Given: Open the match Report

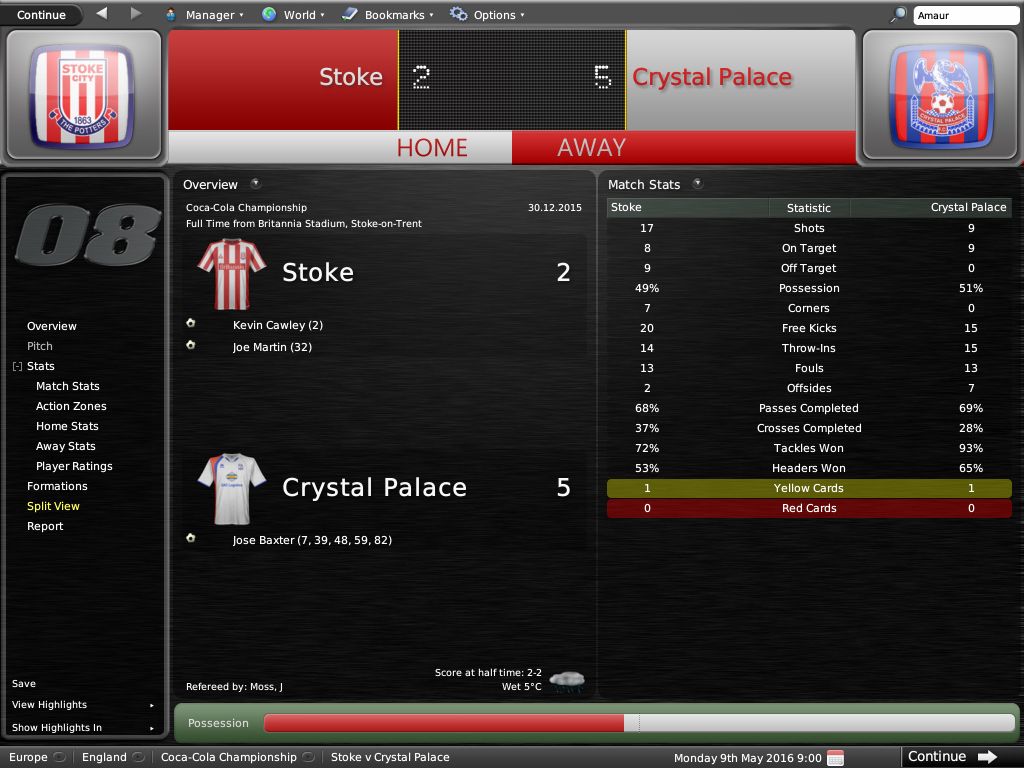Looking at the screenshot, I should (45, 526).
